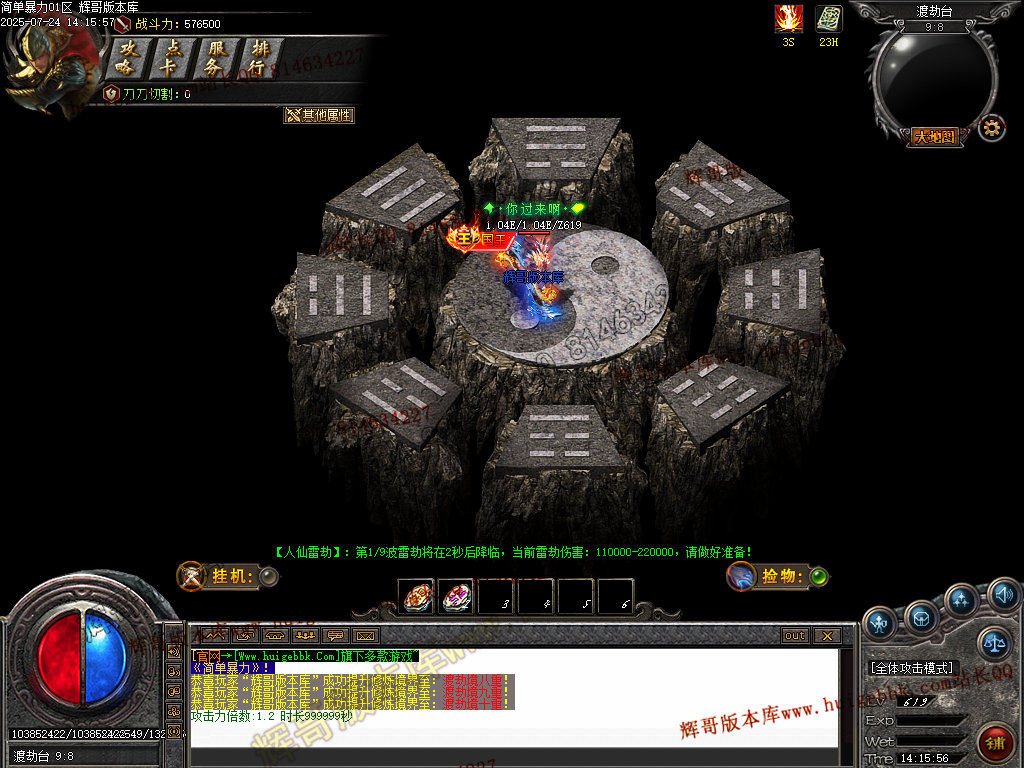Show the 排行 ranking board
This screenshot has width=1024, height=768.
[x=260, y=58]
